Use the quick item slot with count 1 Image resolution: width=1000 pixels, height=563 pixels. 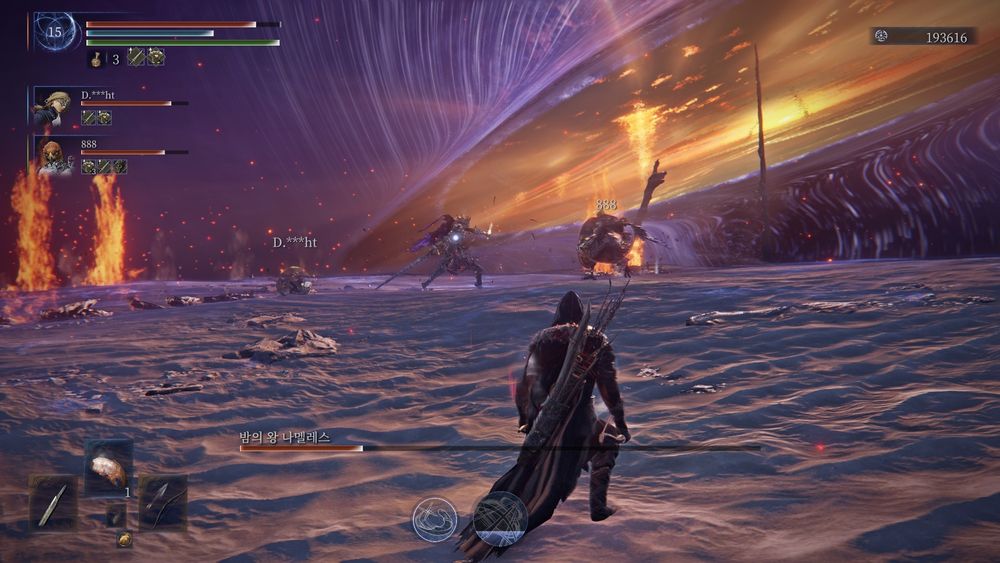(108, 469)
